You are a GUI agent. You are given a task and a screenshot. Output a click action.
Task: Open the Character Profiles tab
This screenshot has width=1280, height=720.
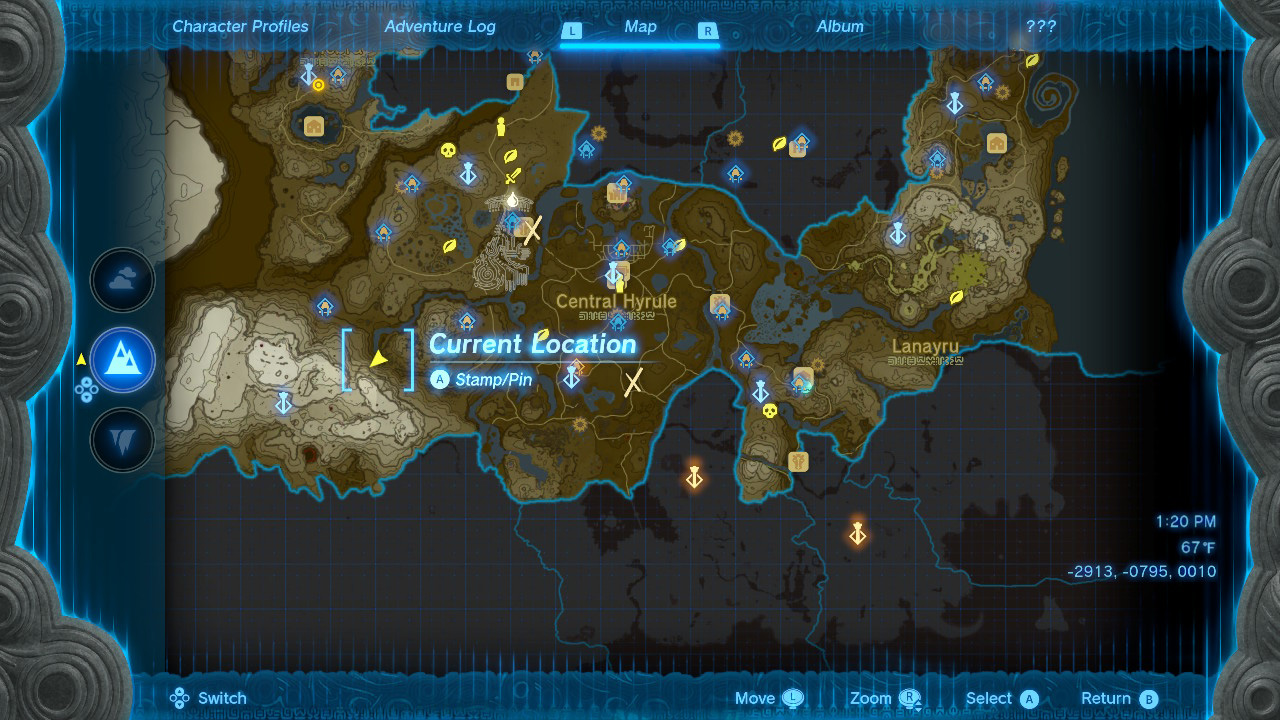click(x=239, y=27)
